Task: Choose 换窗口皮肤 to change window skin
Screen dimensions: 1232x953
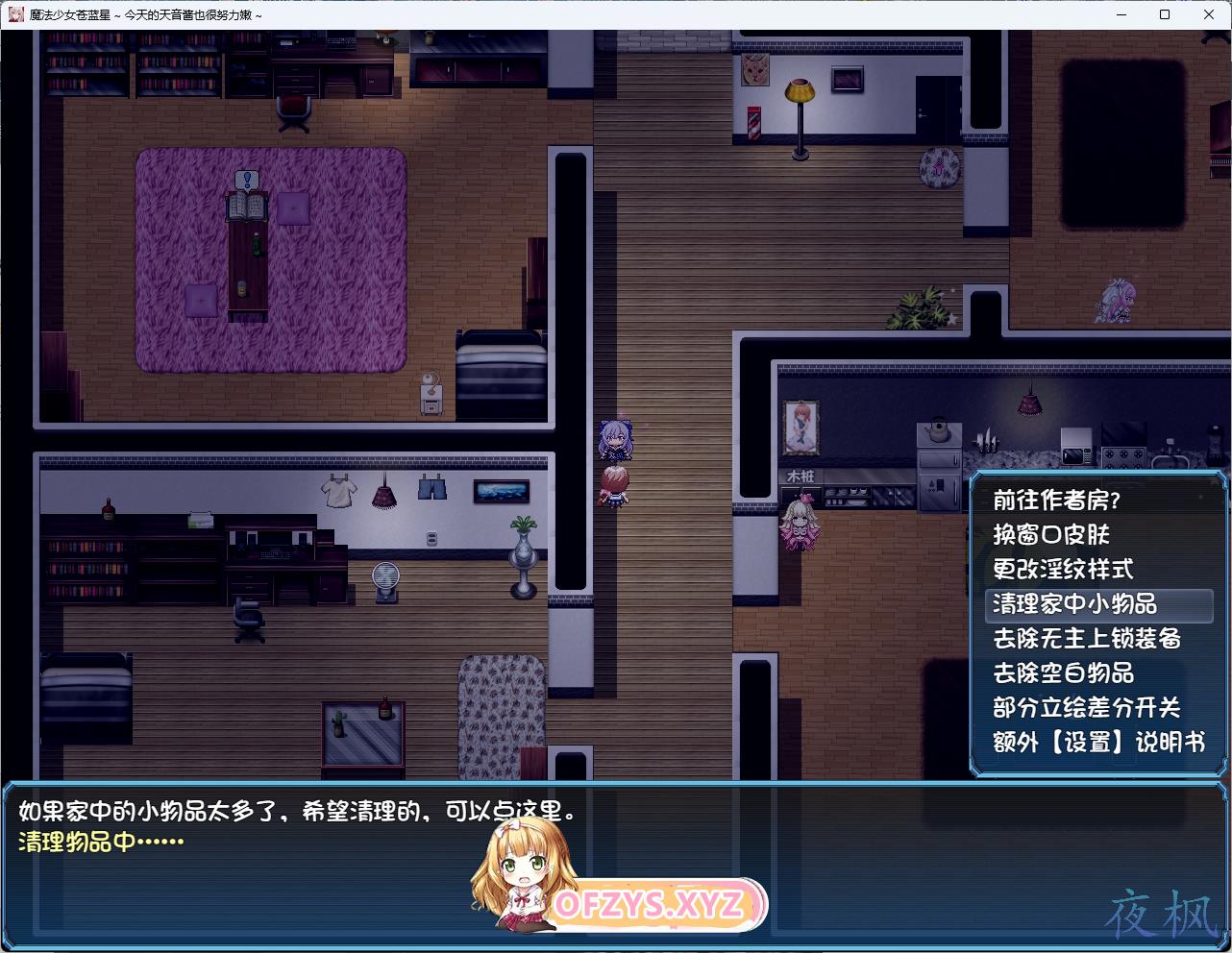Action: (1050, 535)
